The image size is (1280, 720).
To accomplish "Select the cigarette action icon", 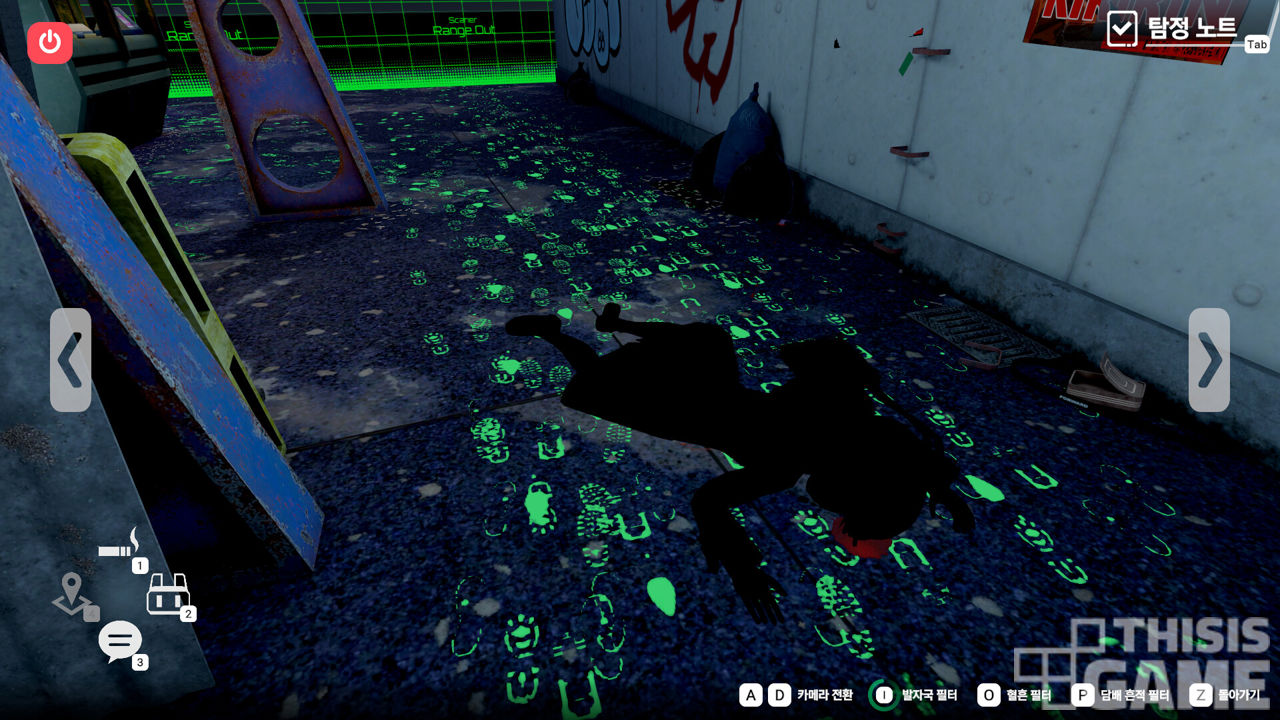I will click(122, 547).
